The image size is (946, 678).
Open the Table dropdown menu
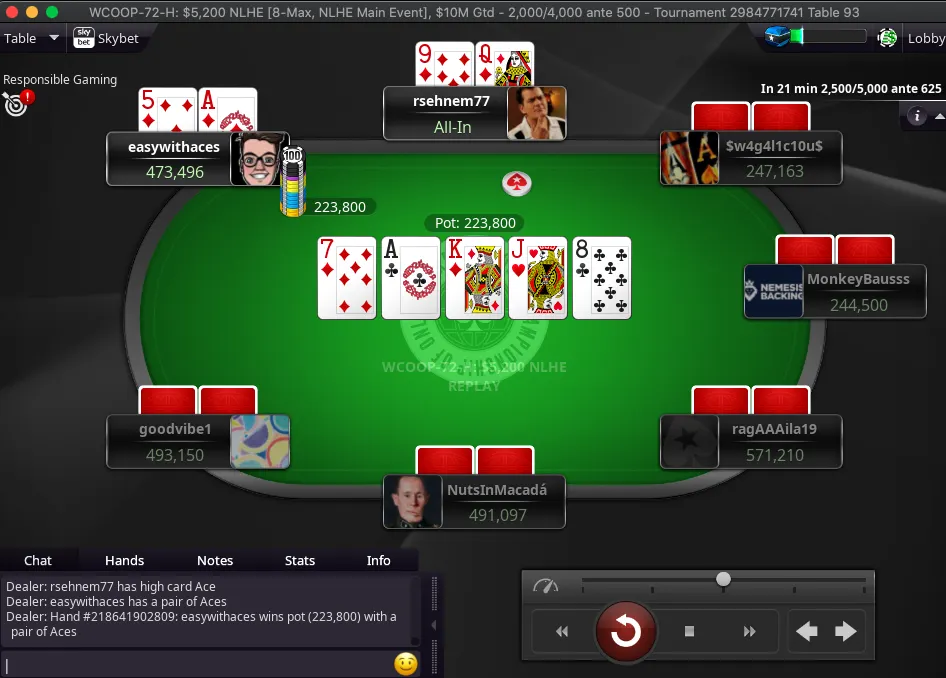27,39
